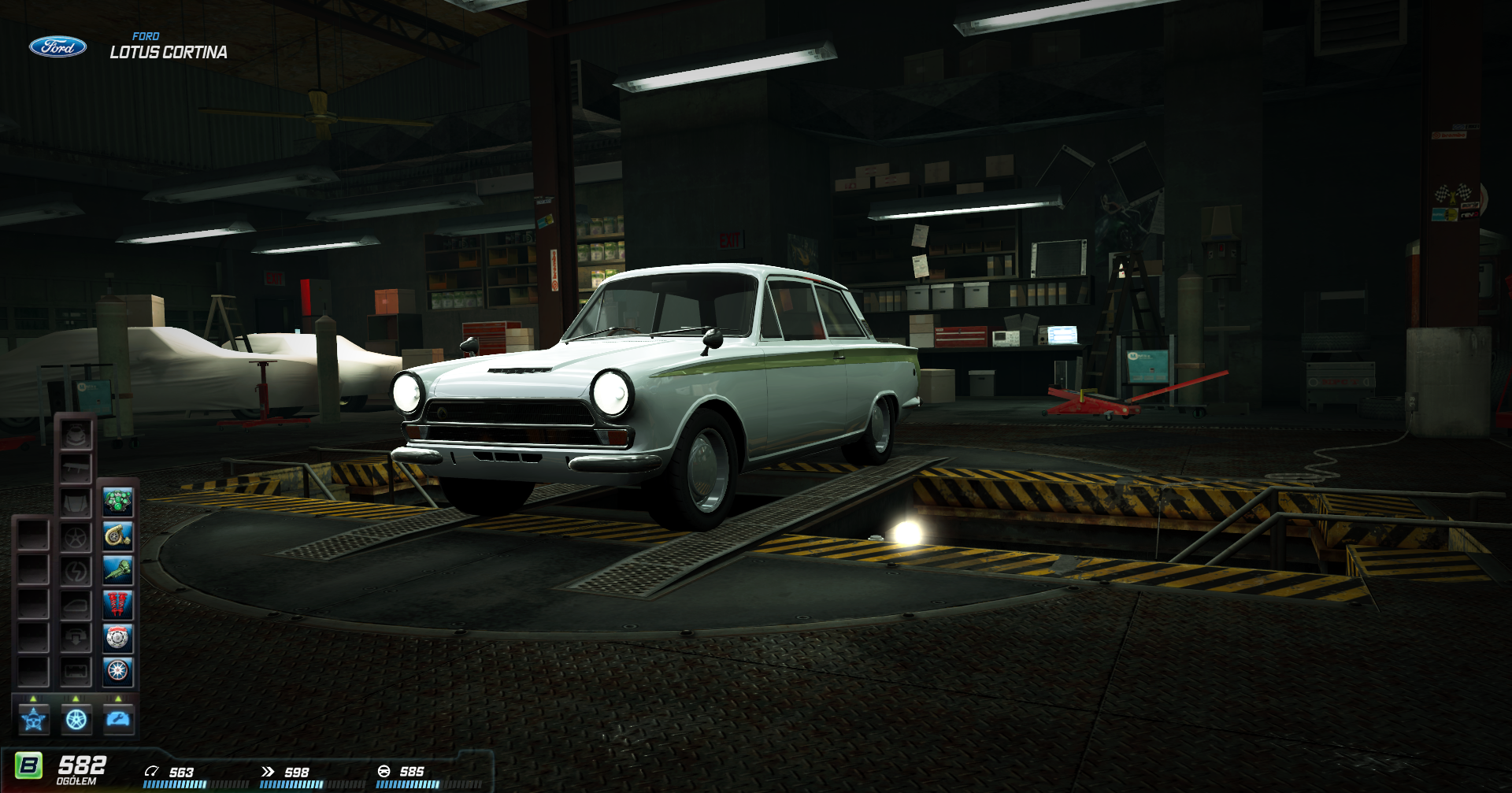Select the window tint visual slot
The image size is (1512, 793).
coord(76,605)
